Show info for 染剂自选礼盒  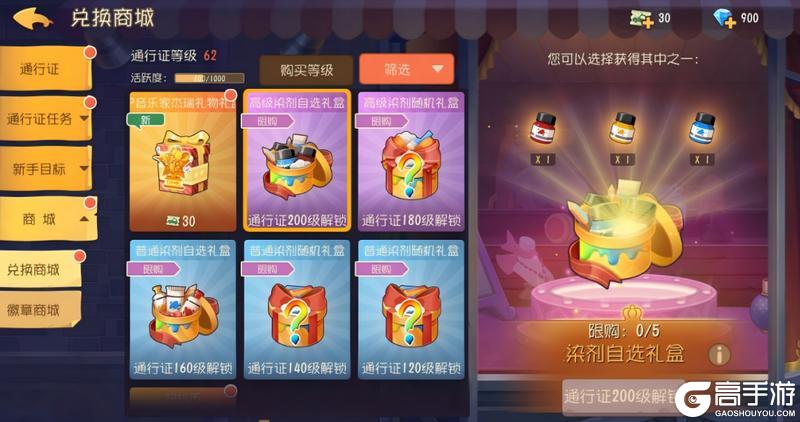(x=717, y=353)
